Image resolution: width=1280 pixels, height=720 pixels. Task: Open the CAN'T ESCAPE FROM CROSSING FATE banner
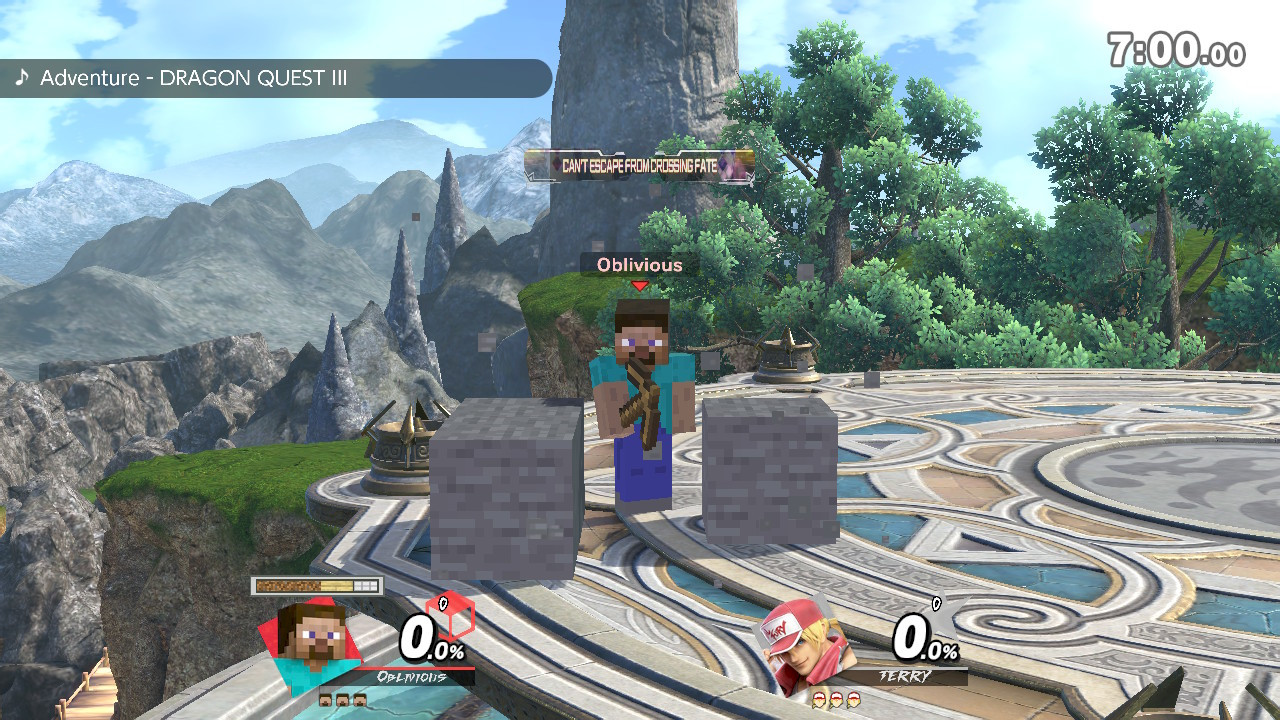(x=622, y=163)
